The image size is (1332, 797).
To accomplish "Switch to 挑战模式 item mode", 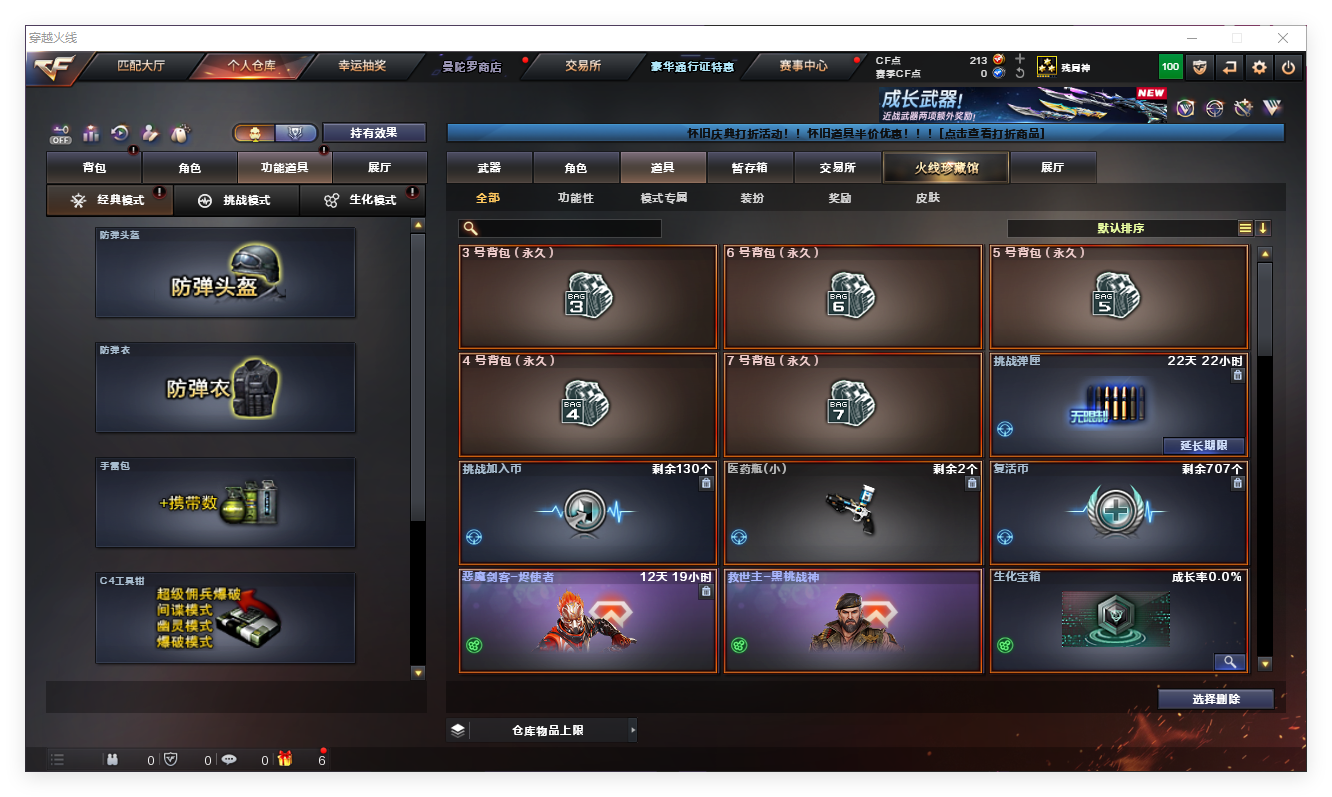I will [x=236, y=200].
